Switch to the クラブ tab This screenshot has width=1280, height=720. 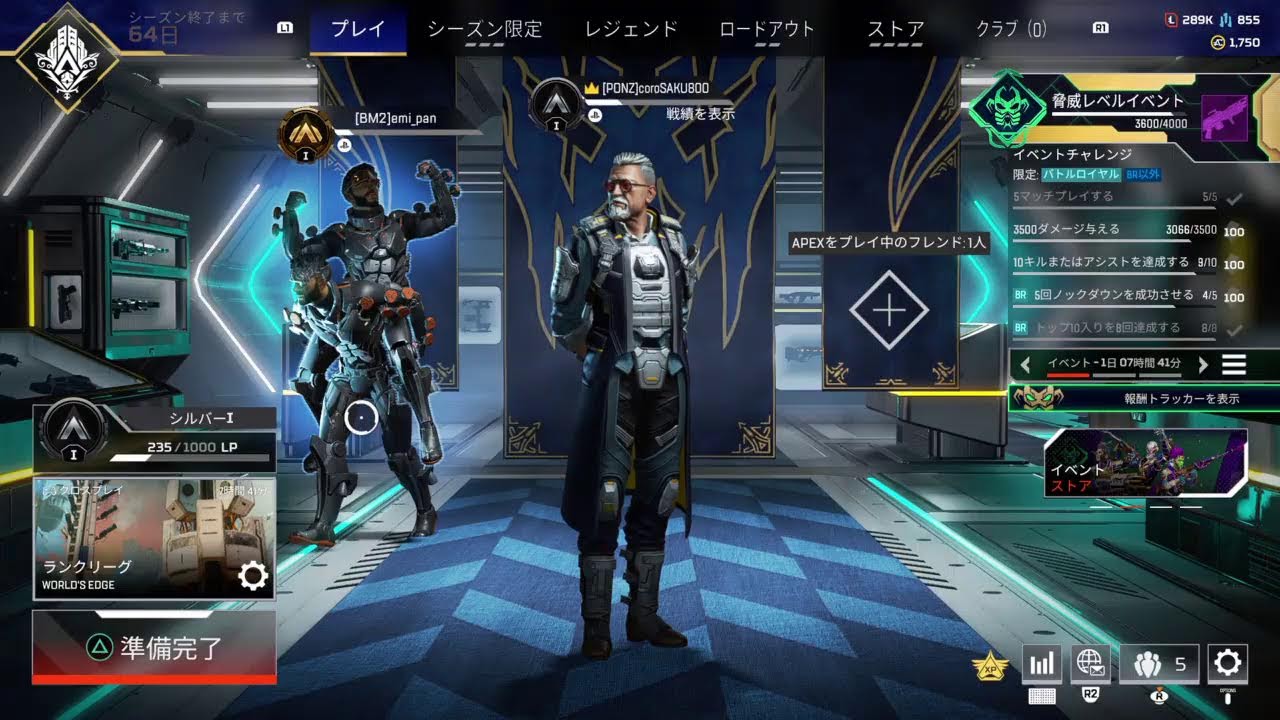1010,29
